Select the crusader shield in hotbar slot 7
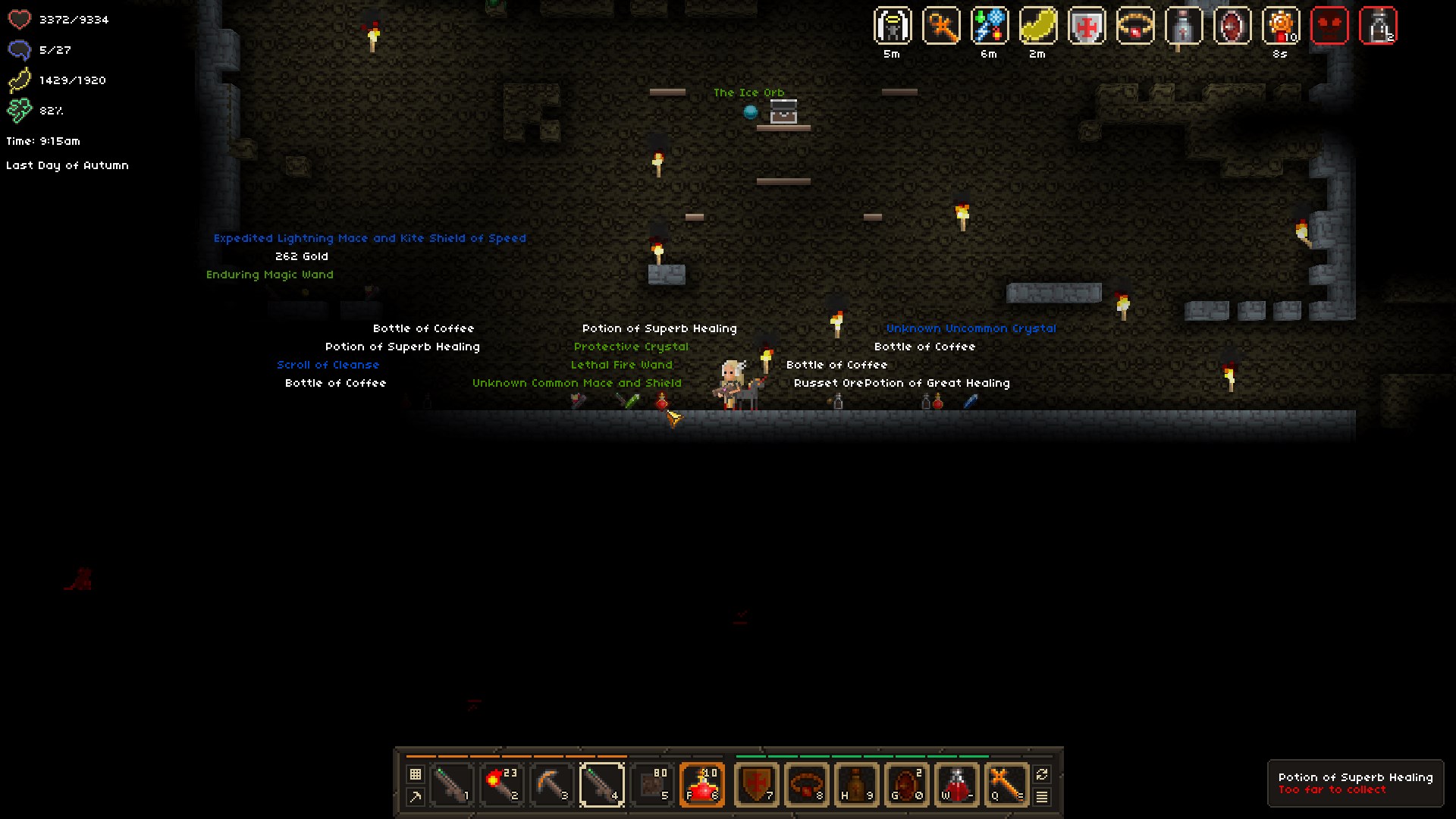This screenshot has height=819, width=1456. (758, 783)
